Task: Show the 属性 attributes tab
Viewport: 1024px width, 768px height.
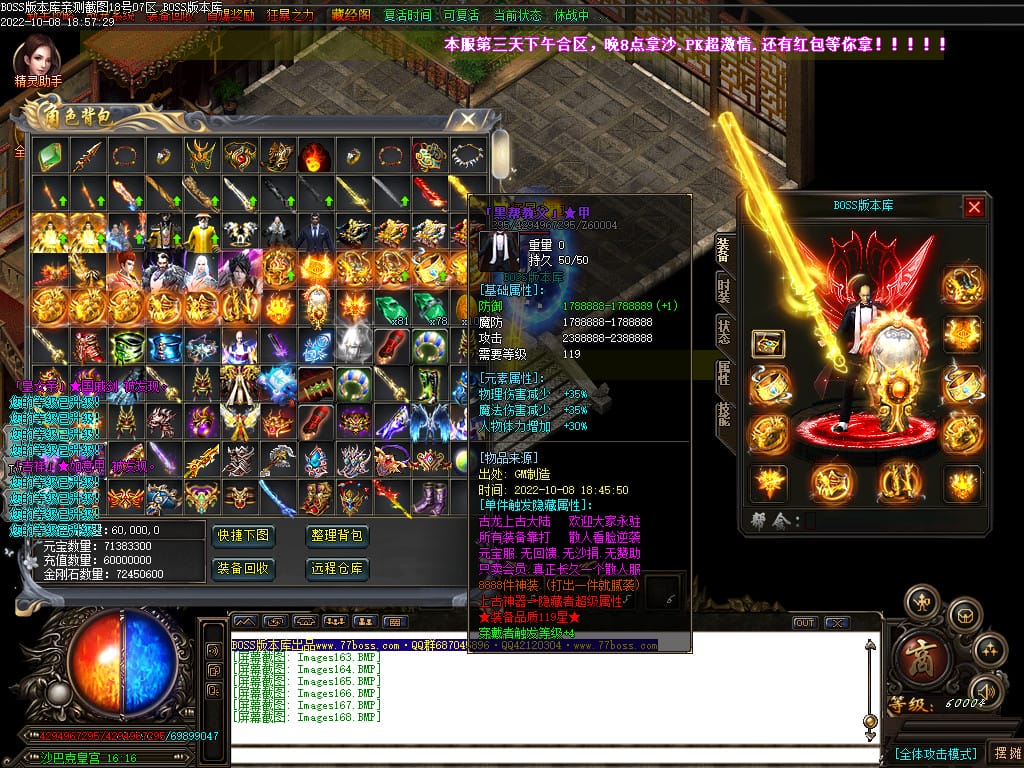Action: click(724, 374)
